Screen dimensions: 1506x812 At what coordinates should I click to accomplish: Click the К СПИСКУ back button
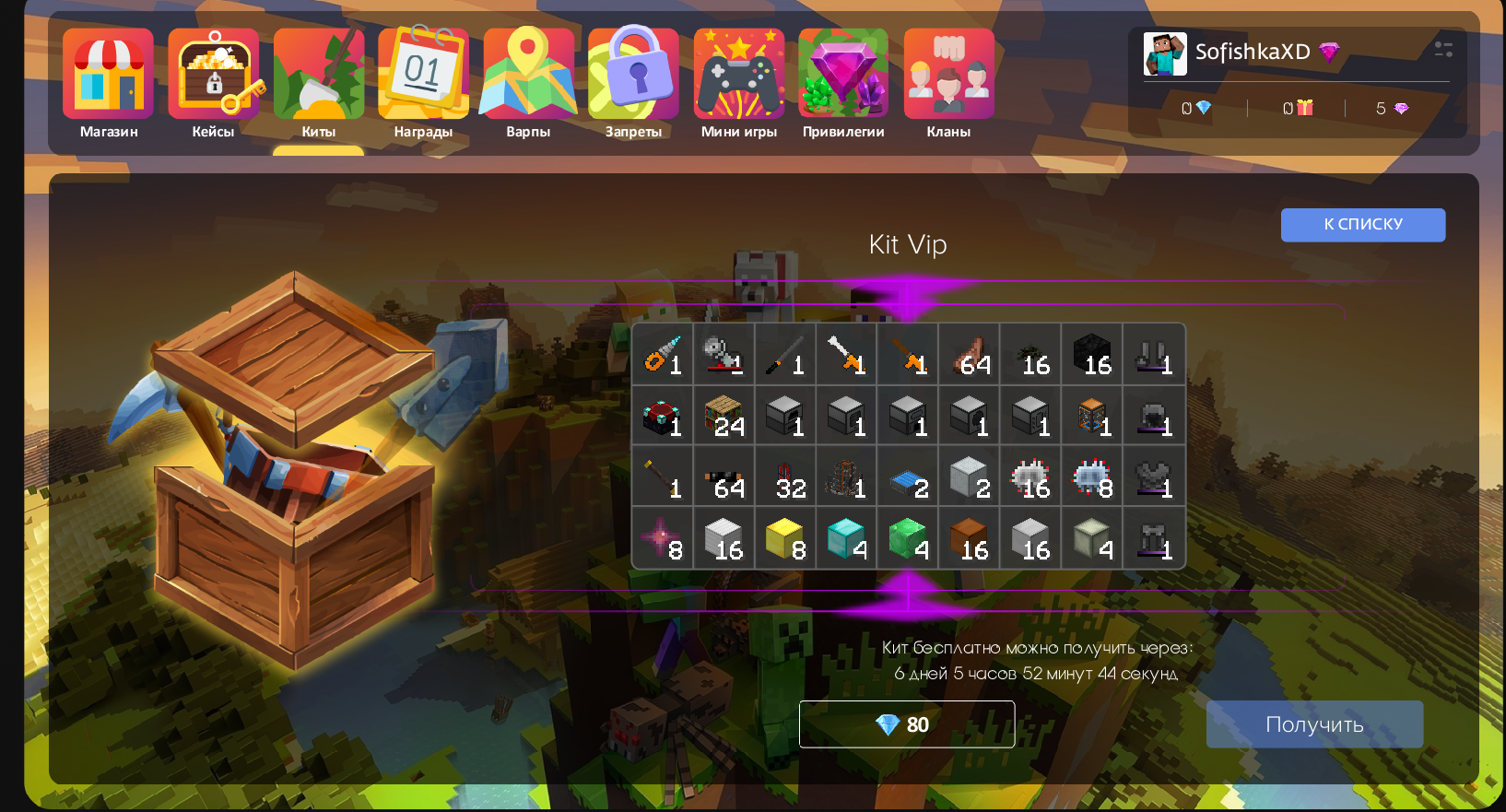point(1362,225)
